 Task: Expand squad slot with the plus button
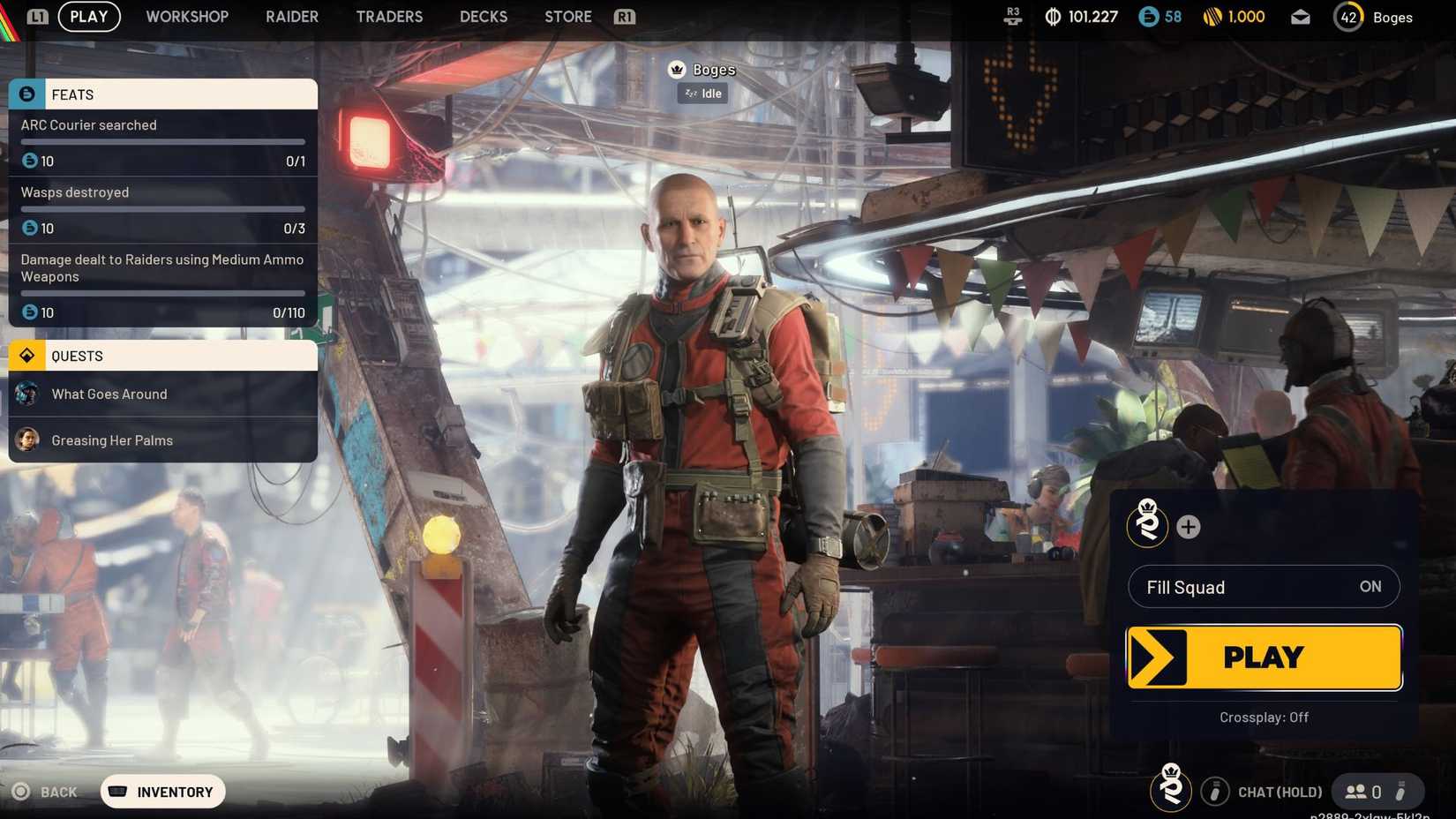1189,526
